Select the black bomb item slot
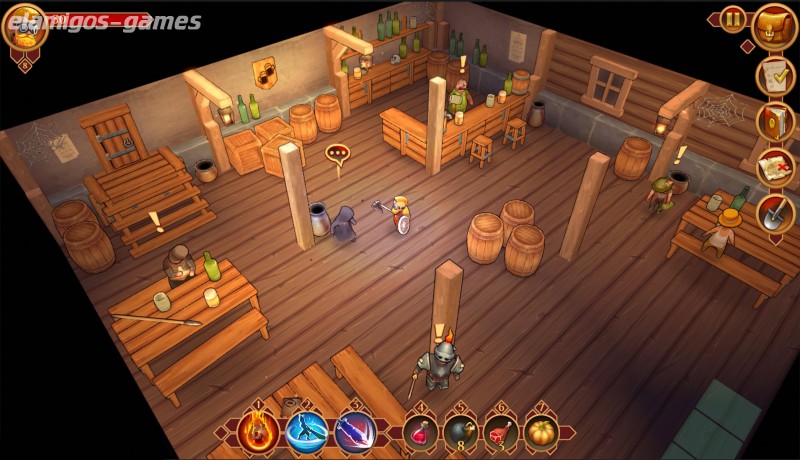Image resolution: width=800 pixels, height=460 pixels. point(461,433)
